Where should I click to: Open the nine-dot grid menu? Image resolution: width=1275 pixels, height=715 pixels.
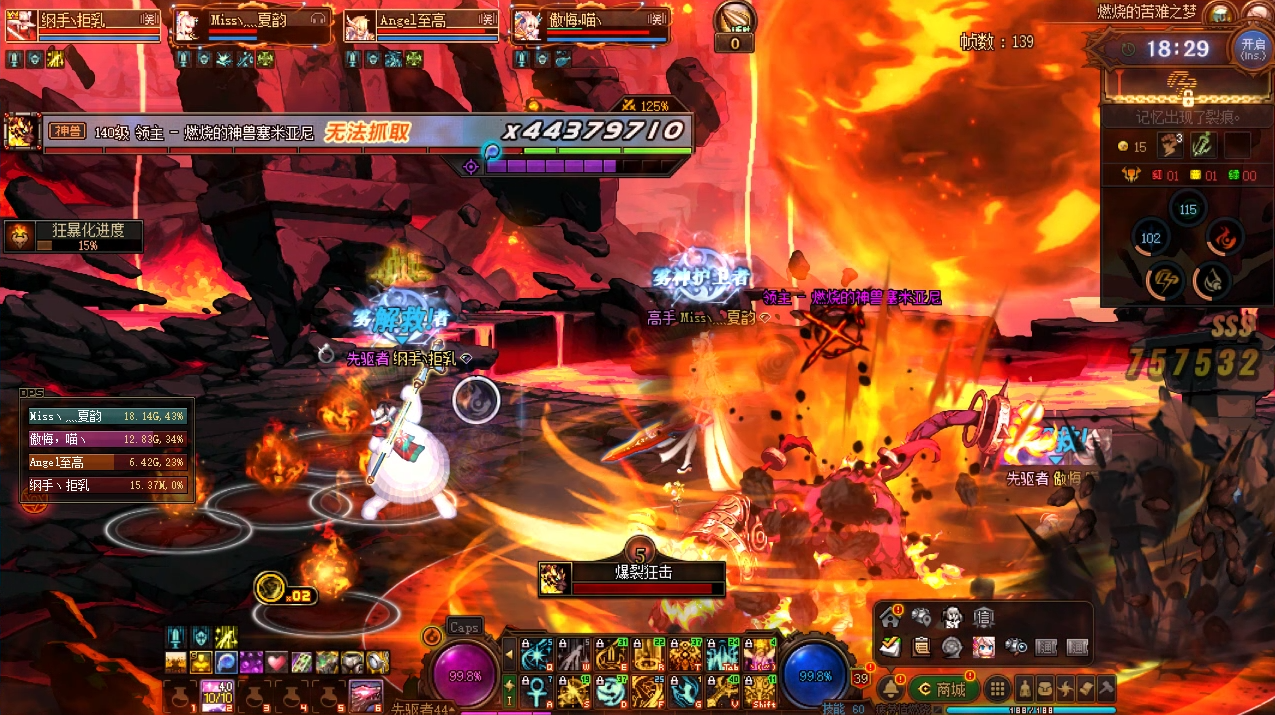[997, 689]
